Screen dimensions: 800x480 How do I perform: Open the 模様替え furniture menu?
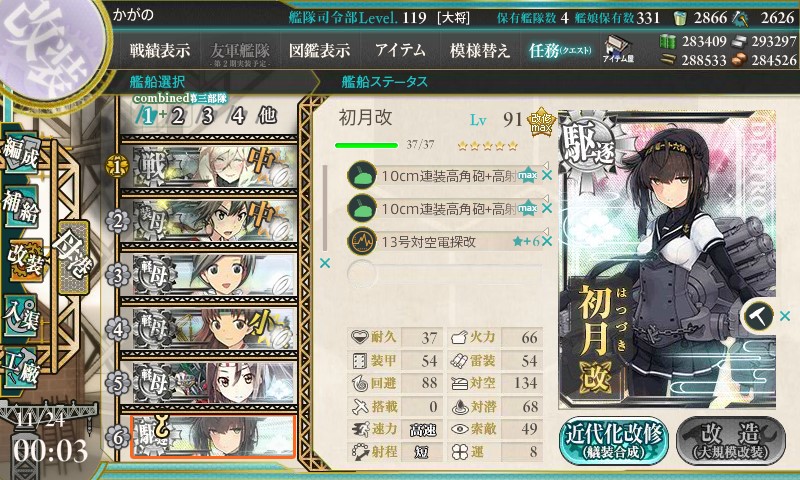[x=480, y=50]
